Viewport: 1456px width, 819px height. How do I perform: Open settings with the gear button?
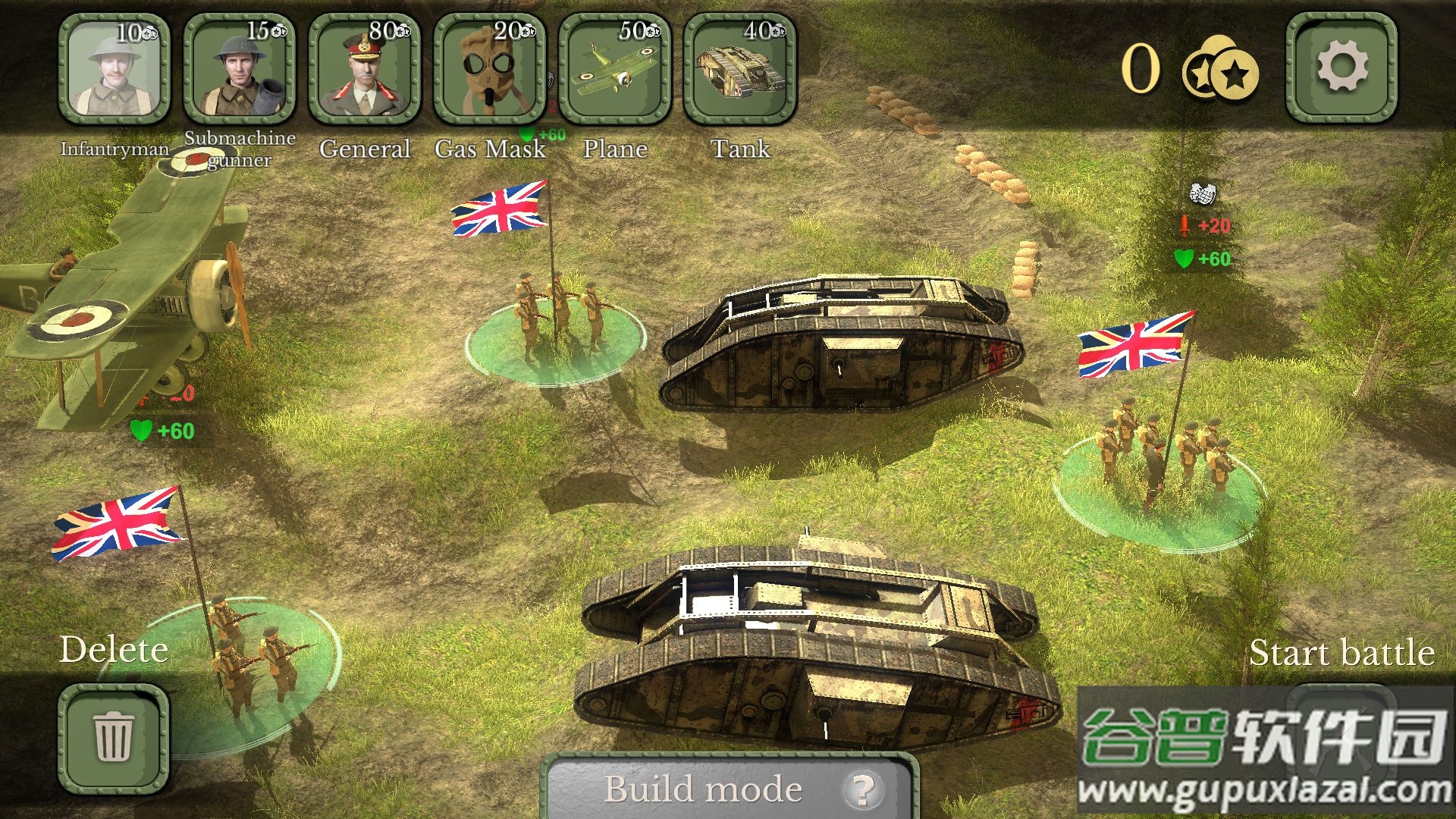[x=1341, y=68]
